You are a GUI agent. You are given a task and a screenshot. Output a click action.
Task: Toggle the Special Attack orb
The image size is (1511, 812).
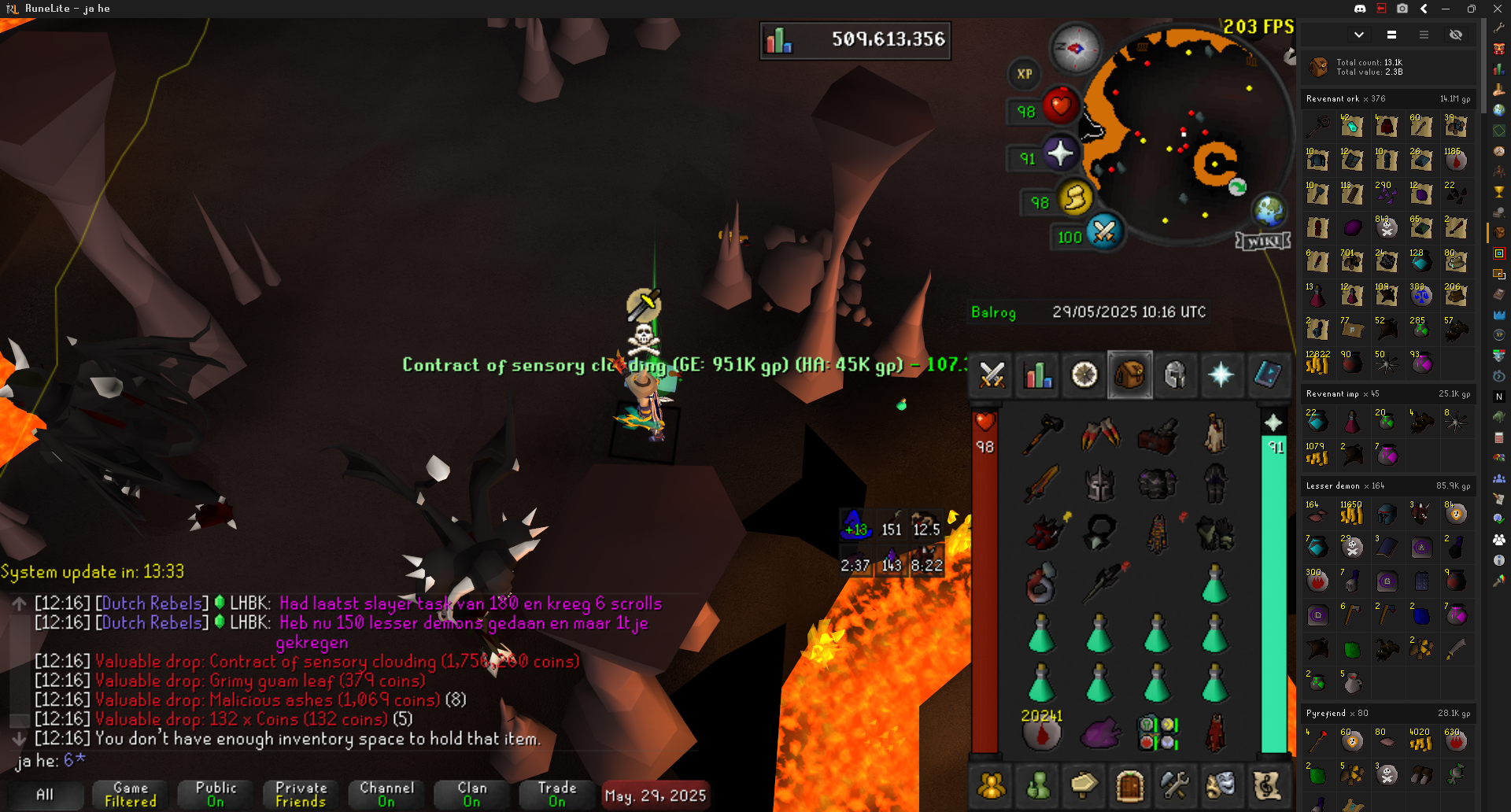point(1104,232)
